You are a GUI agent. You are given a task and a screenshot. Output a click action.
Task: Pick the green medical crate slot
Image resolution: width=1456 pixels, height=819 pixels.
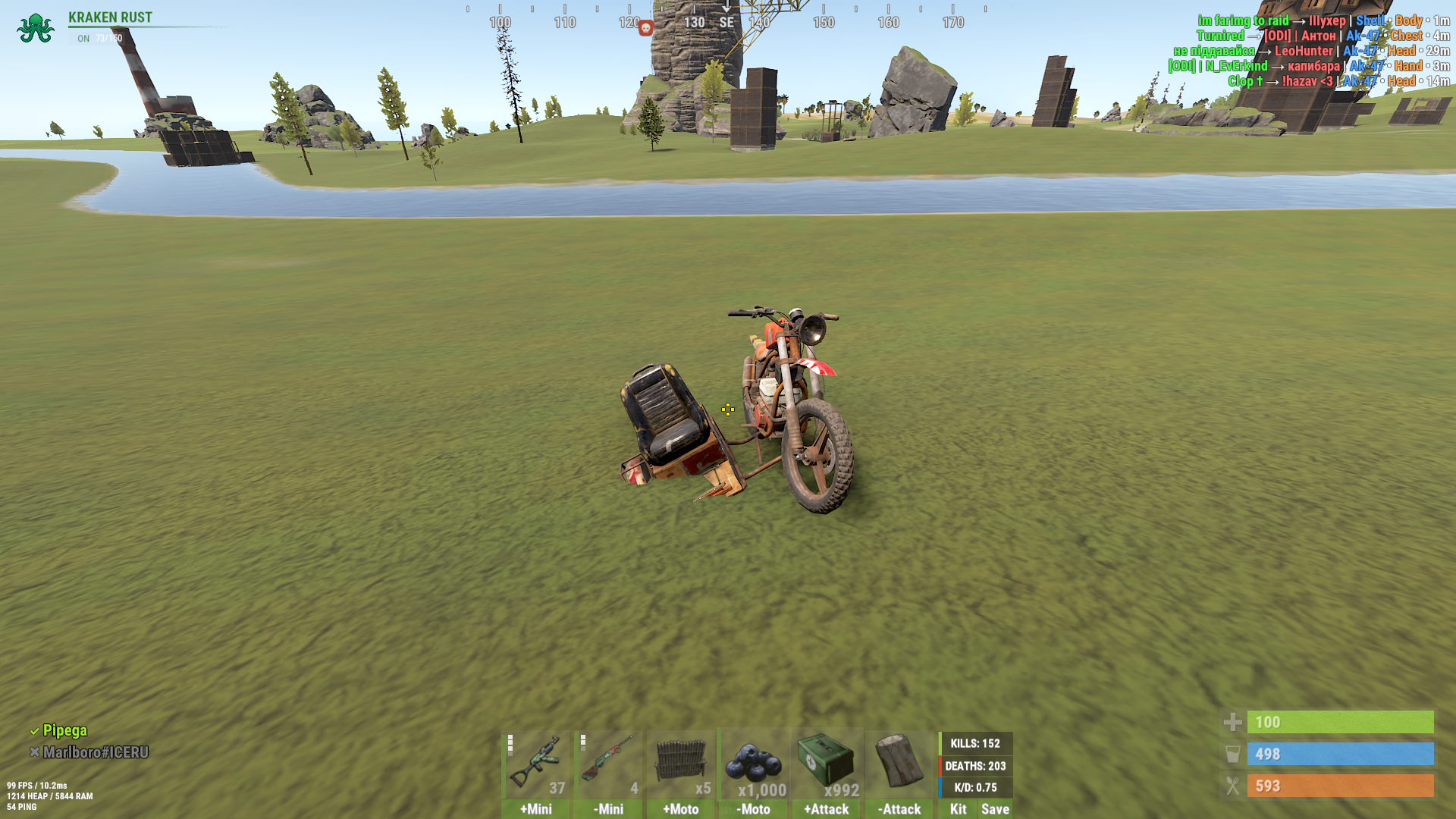tap(827, 763)
